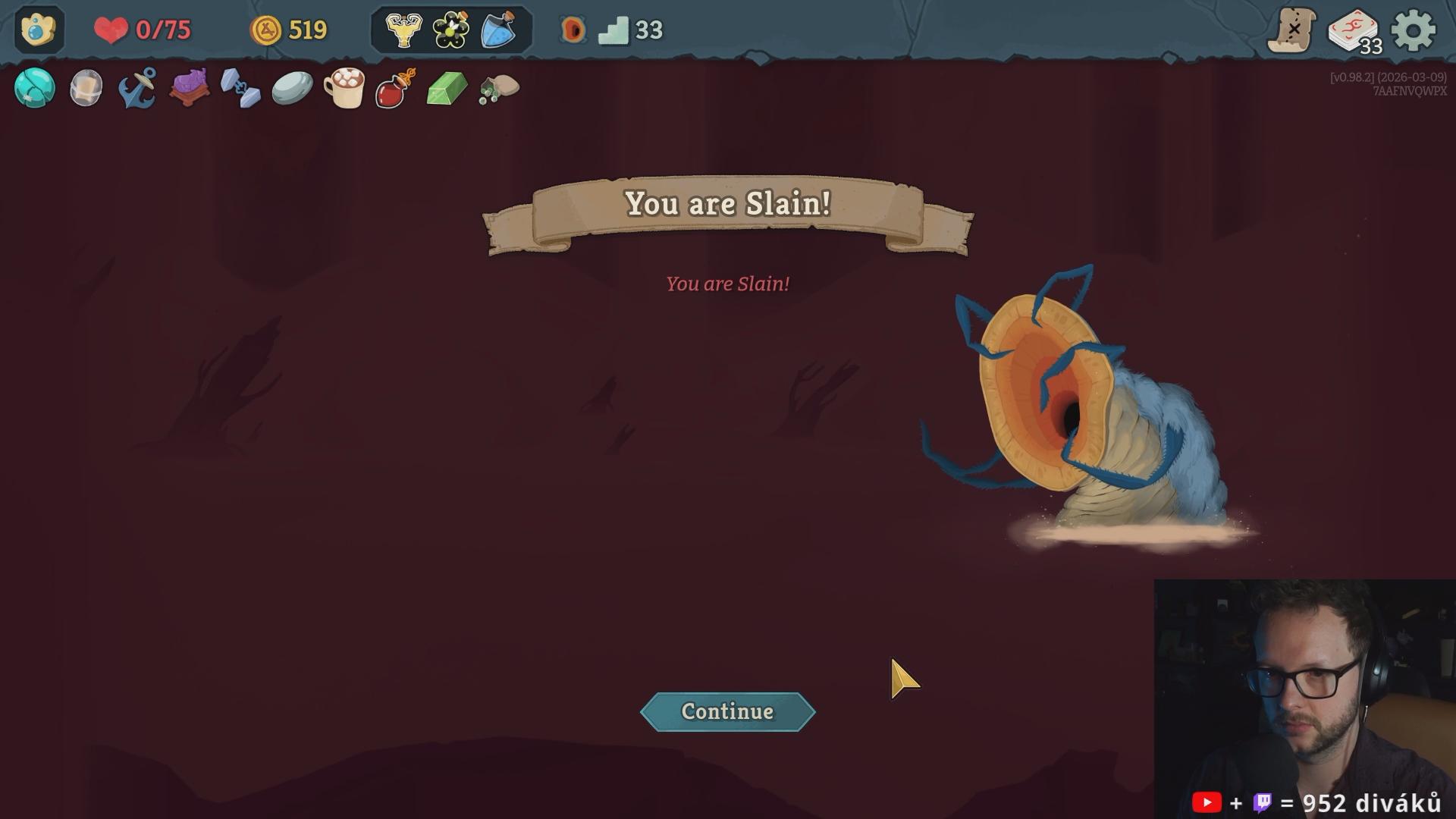Examine the spilled marble sack relic
The height and width of the screenshot is (819, 1456).
coord(499,88)
